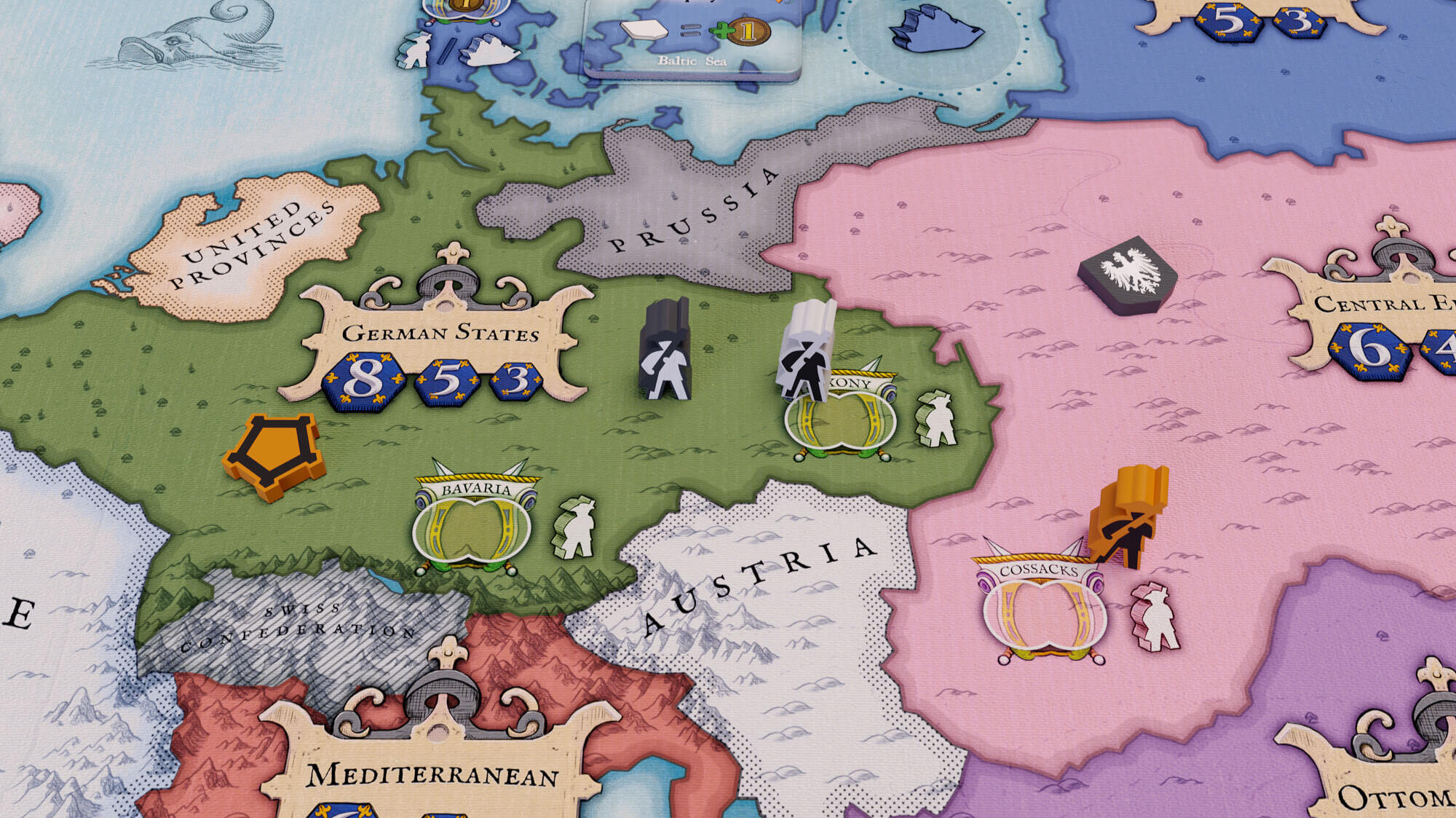Pick the orange pentagon fort token

(x=274, y=455)
